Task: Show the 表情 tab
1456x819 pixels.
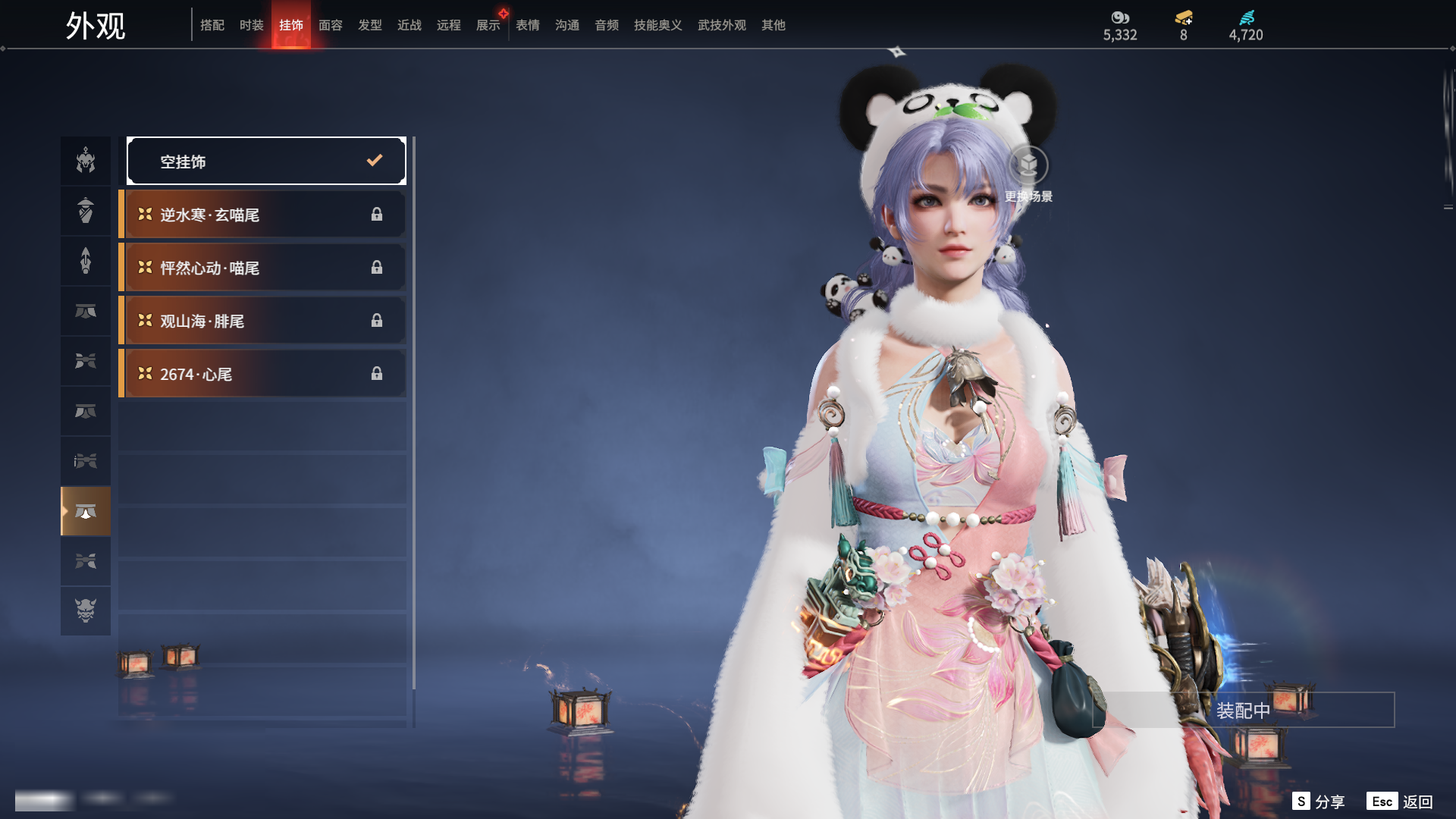Action: coord(528,25)
